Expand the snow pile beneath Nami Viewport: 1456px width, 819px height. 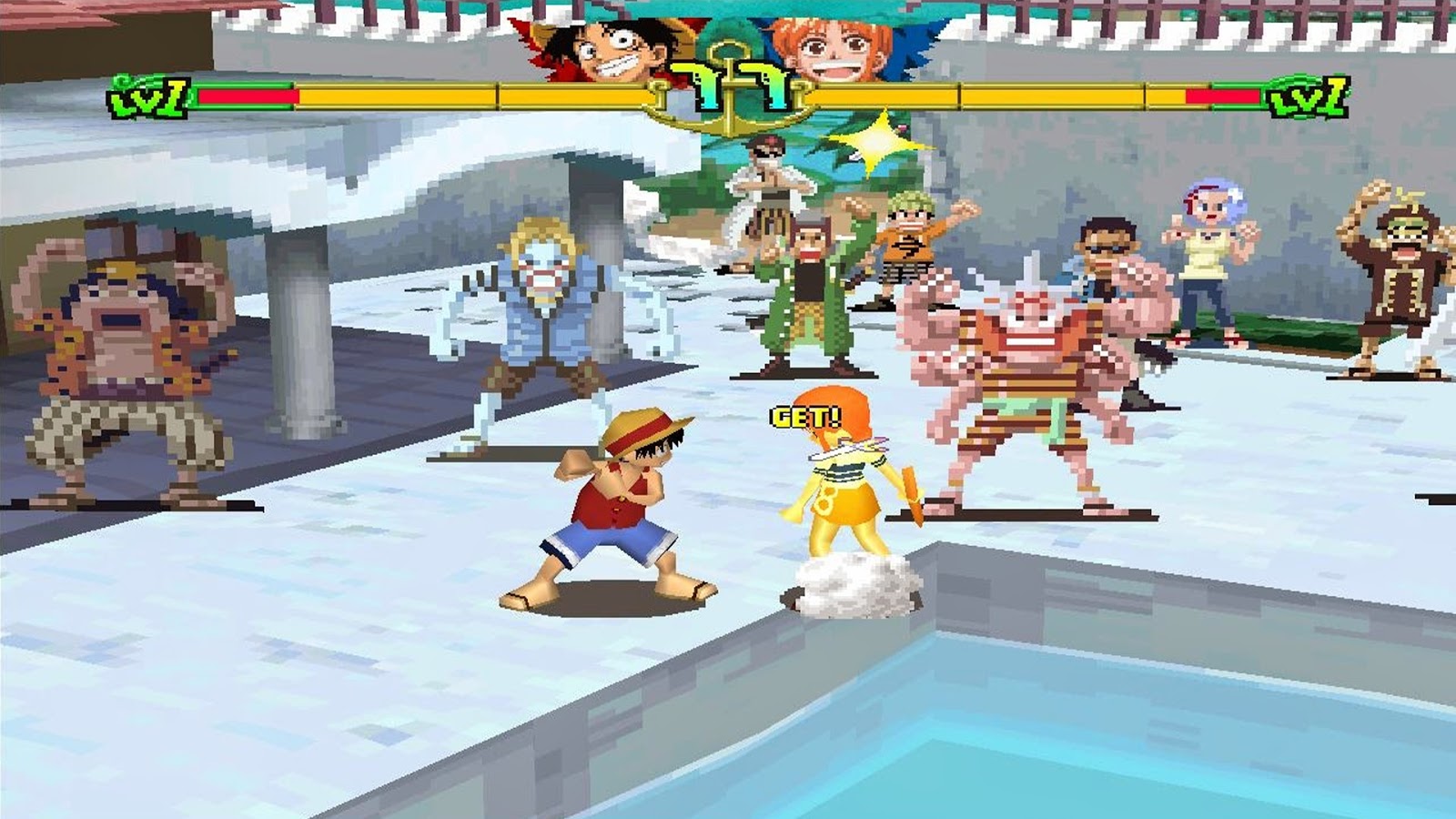coord(851,582)
